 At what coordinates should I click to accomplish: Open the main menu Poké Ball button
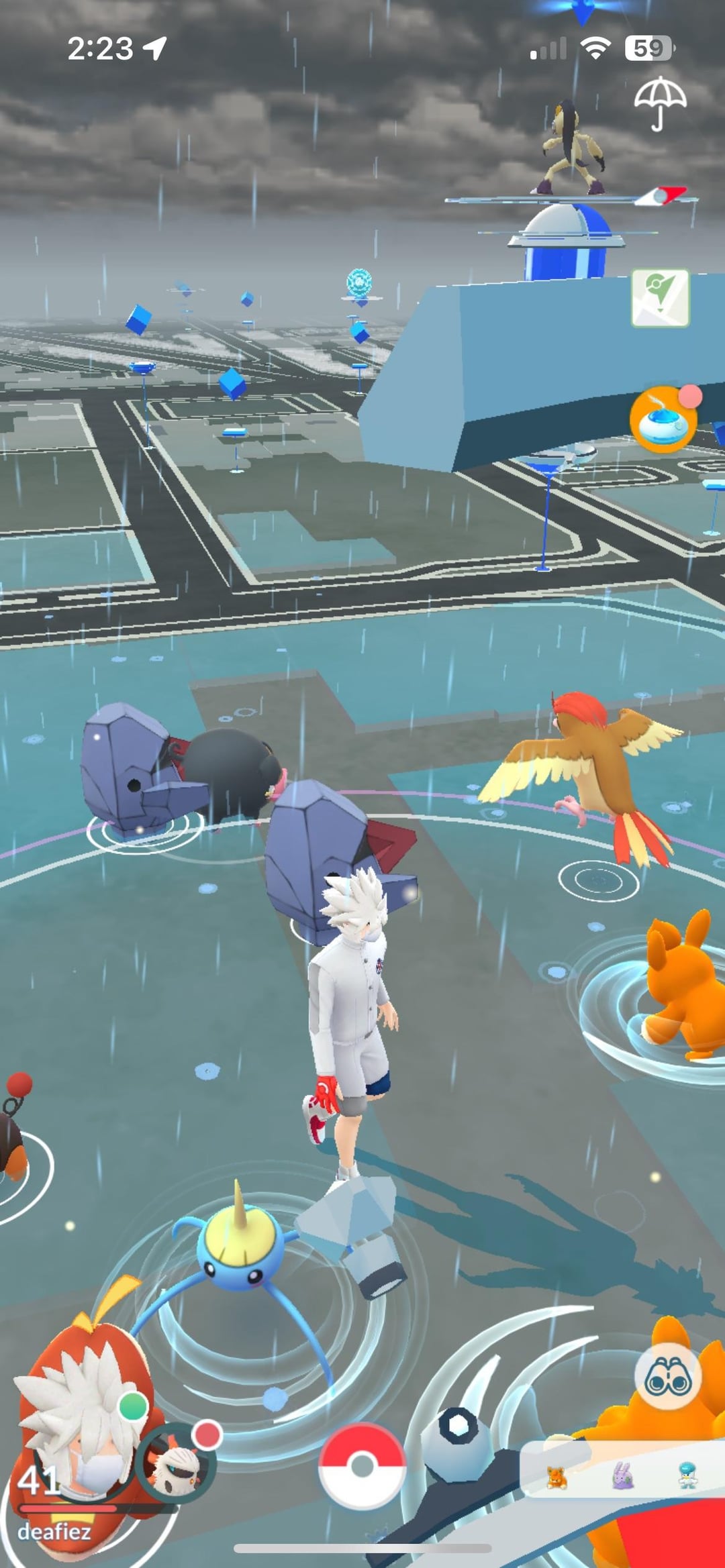point(362,1465)
